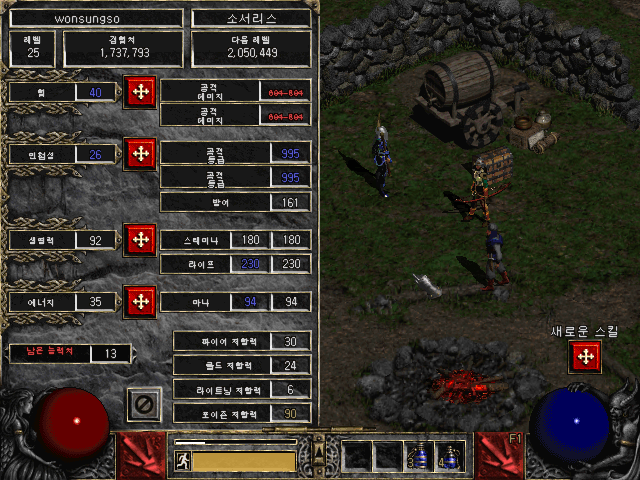Use the mana potion in belt slot 3
This screenshot has height=480, width=640.
pyautogui.click(x=420, y=457)
